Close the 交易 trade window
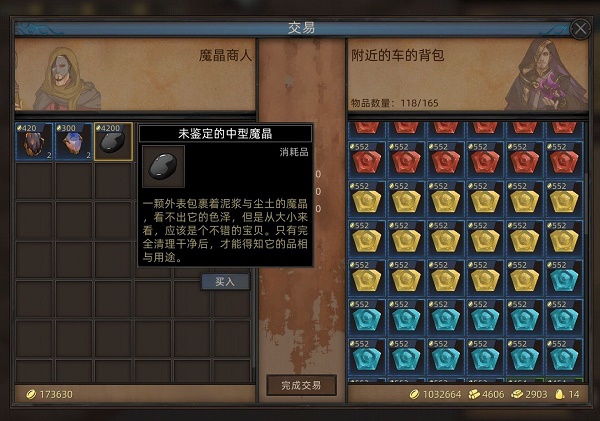 (x=579, y=28)
